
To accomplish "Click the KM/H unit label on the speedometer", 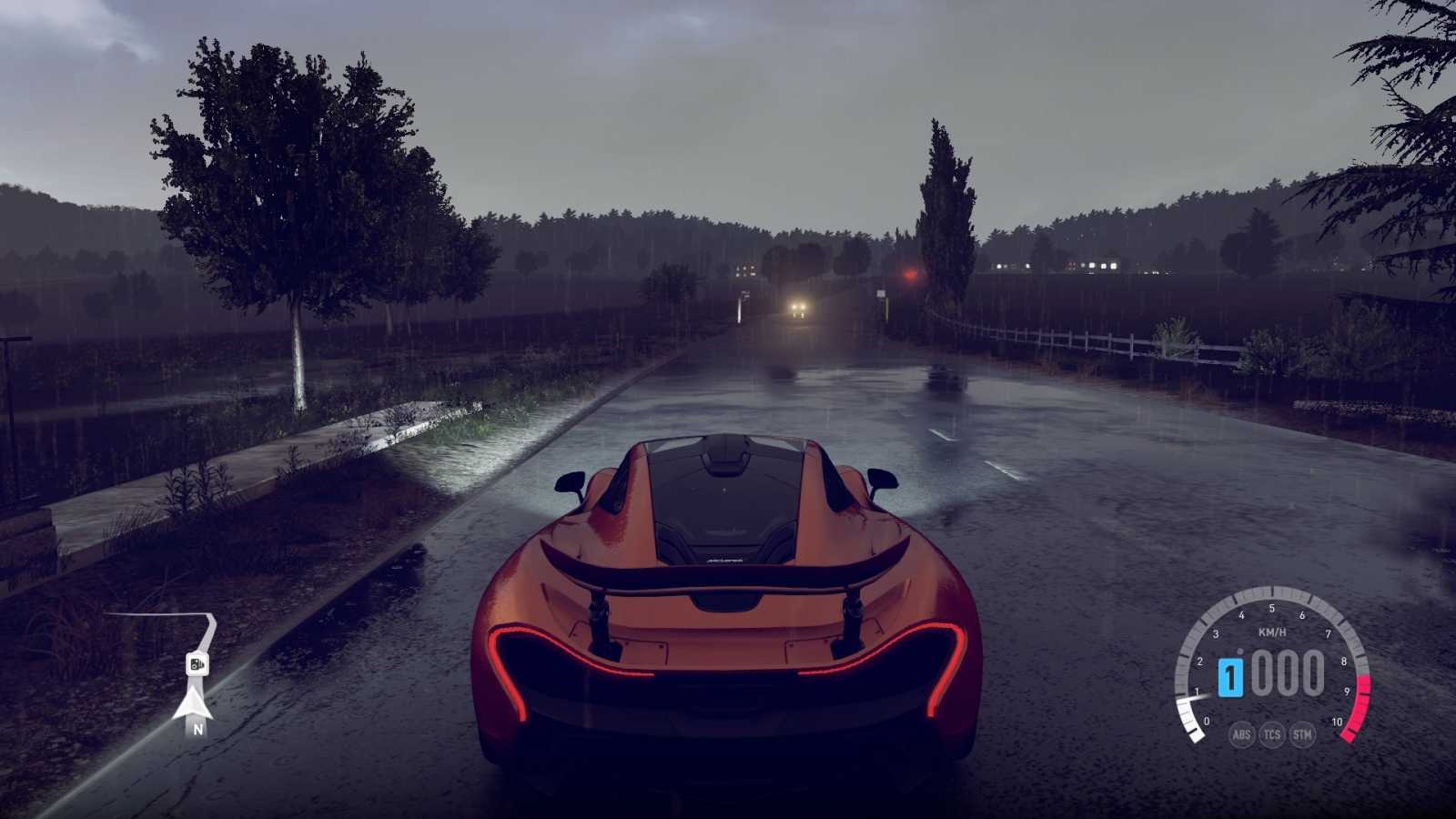I will pyautogui.click(x=1272, y=632).
